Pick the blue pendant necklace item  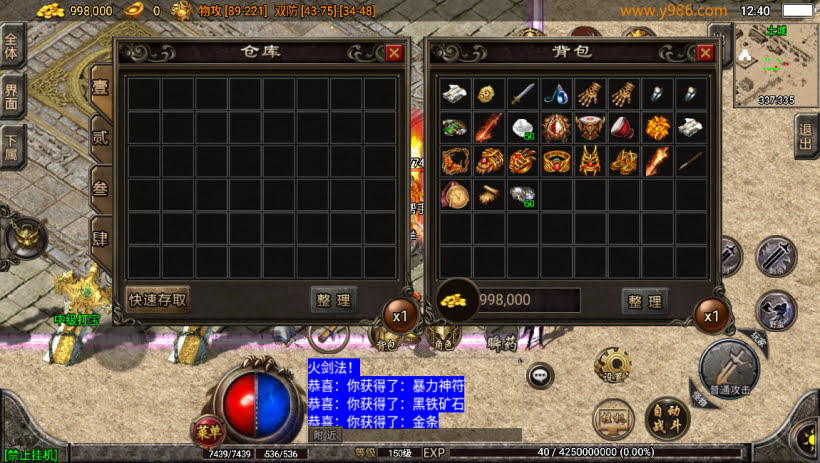556,94
